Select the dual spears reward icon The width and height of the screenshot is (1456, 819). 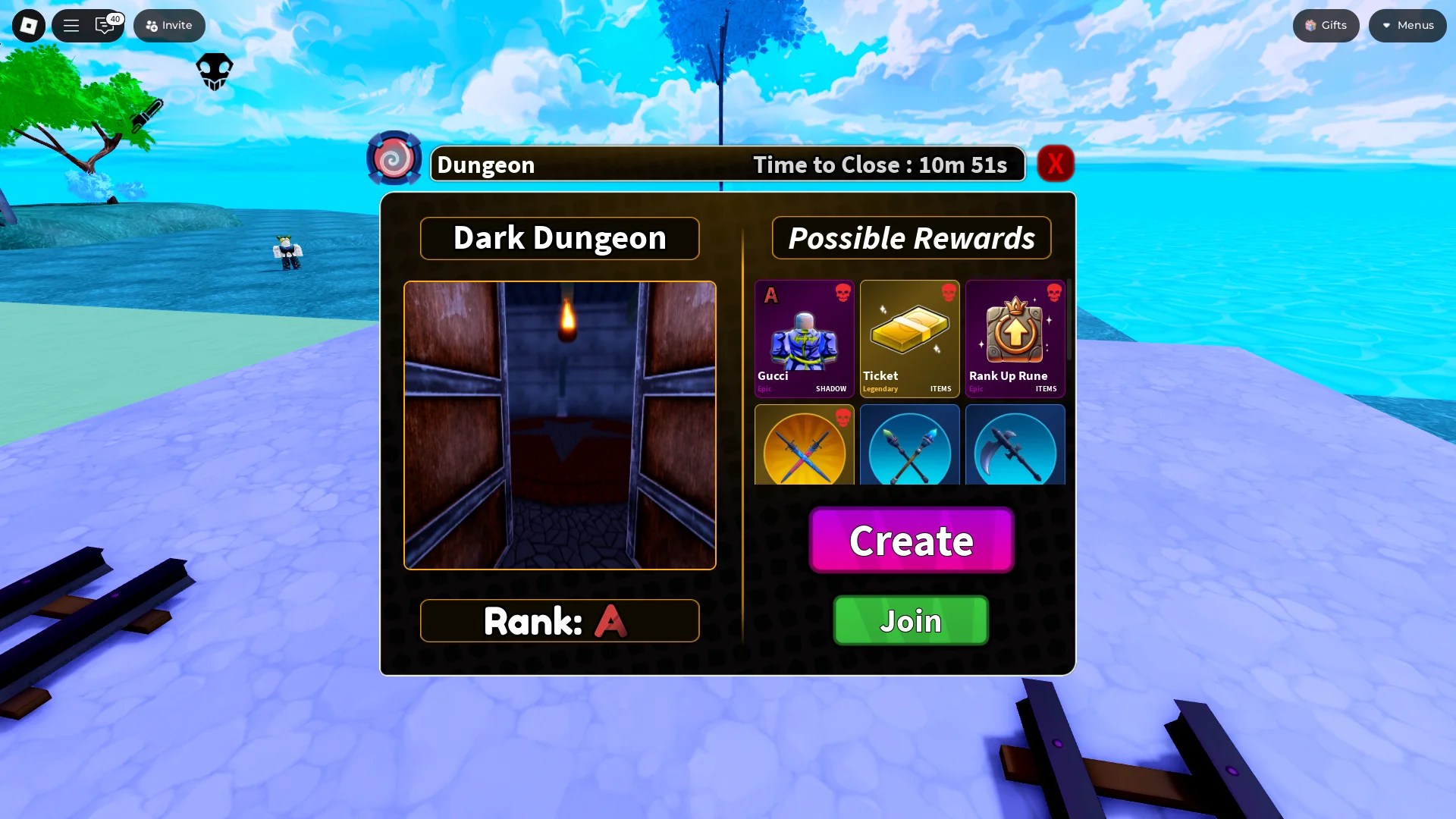coord(909,447)
